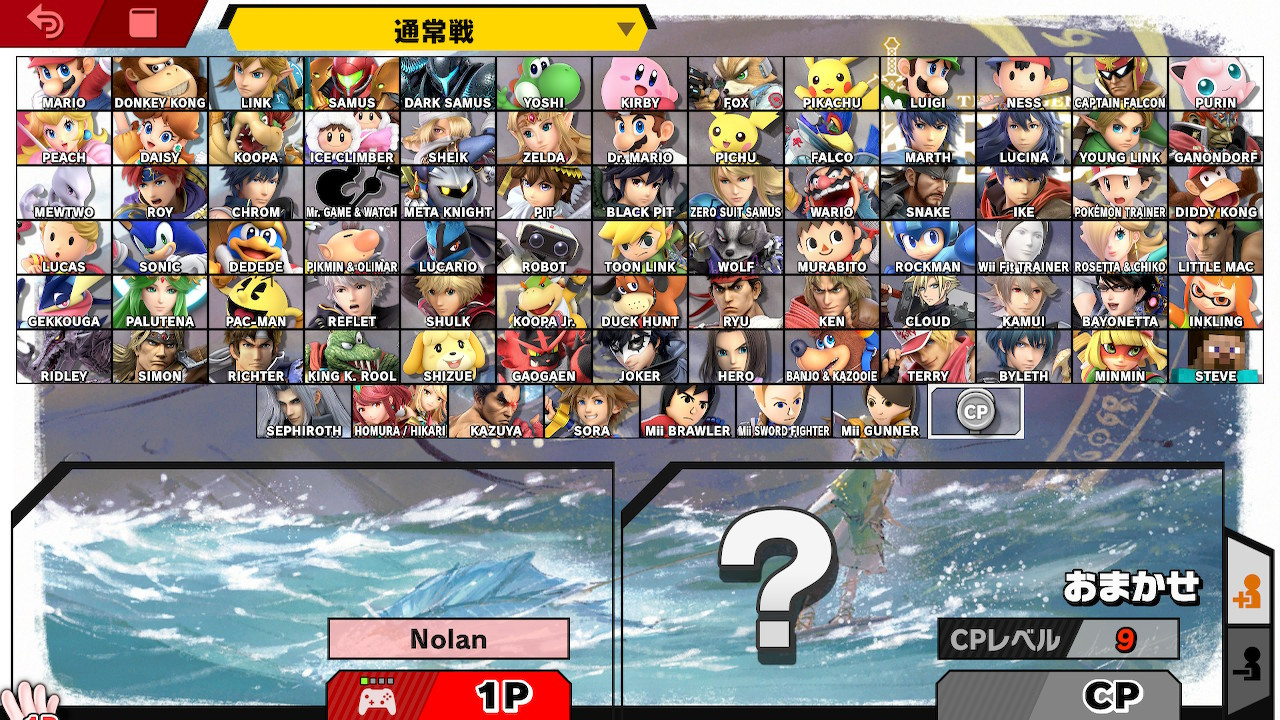Choose Pikachu as your fighter
The height and width of the screenshot is (720, 1280).
tap(831, 83)
